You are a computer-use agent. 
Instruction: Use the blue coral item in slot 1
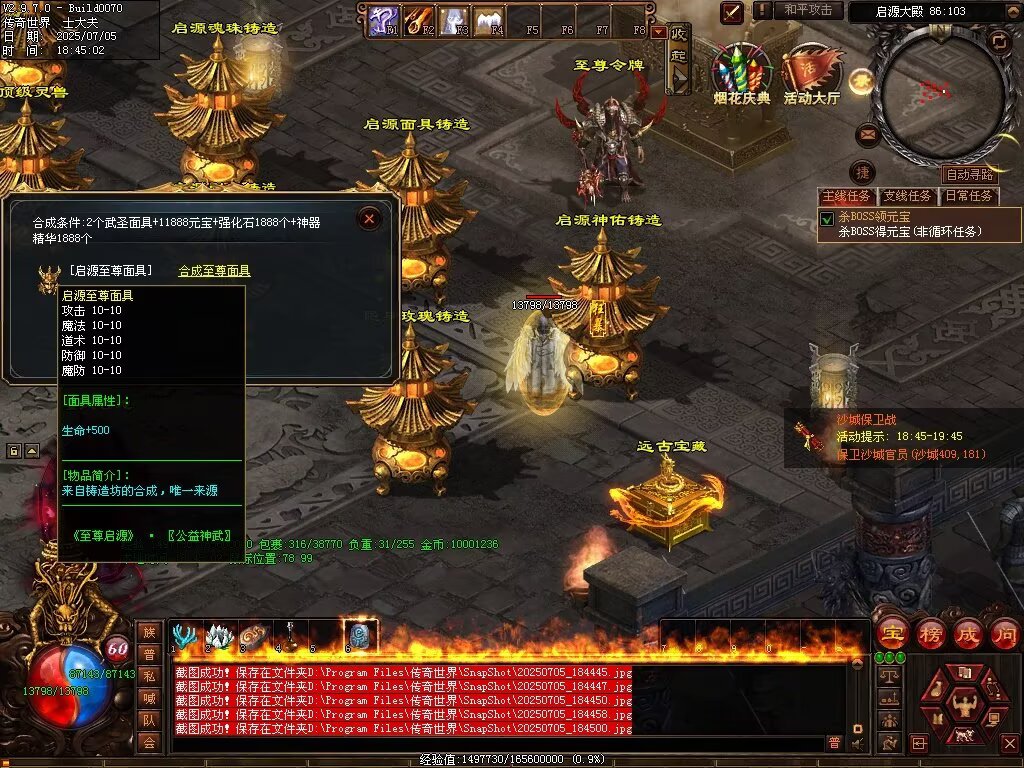click(184, 636)
